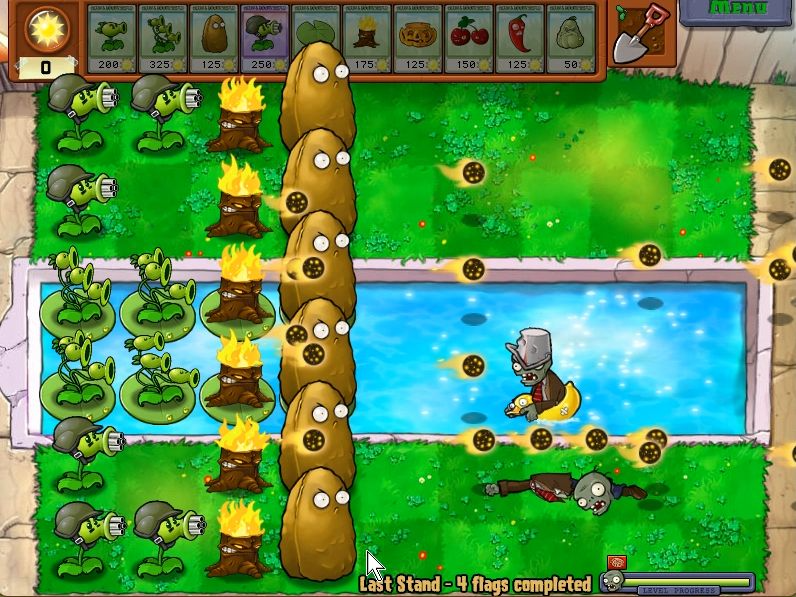
Task: Select the Torchwood seed packet
Action: [x=367, y=38]
